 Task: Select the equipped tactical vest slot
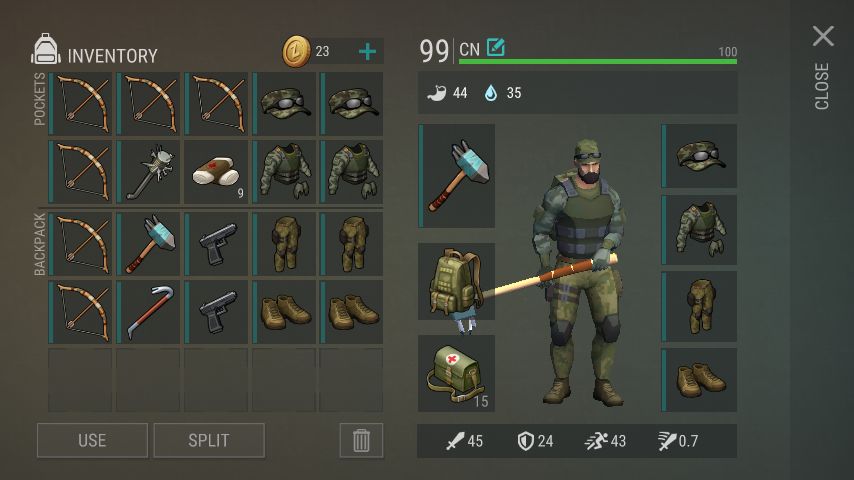pyautogui.click(x=700, y=230)
